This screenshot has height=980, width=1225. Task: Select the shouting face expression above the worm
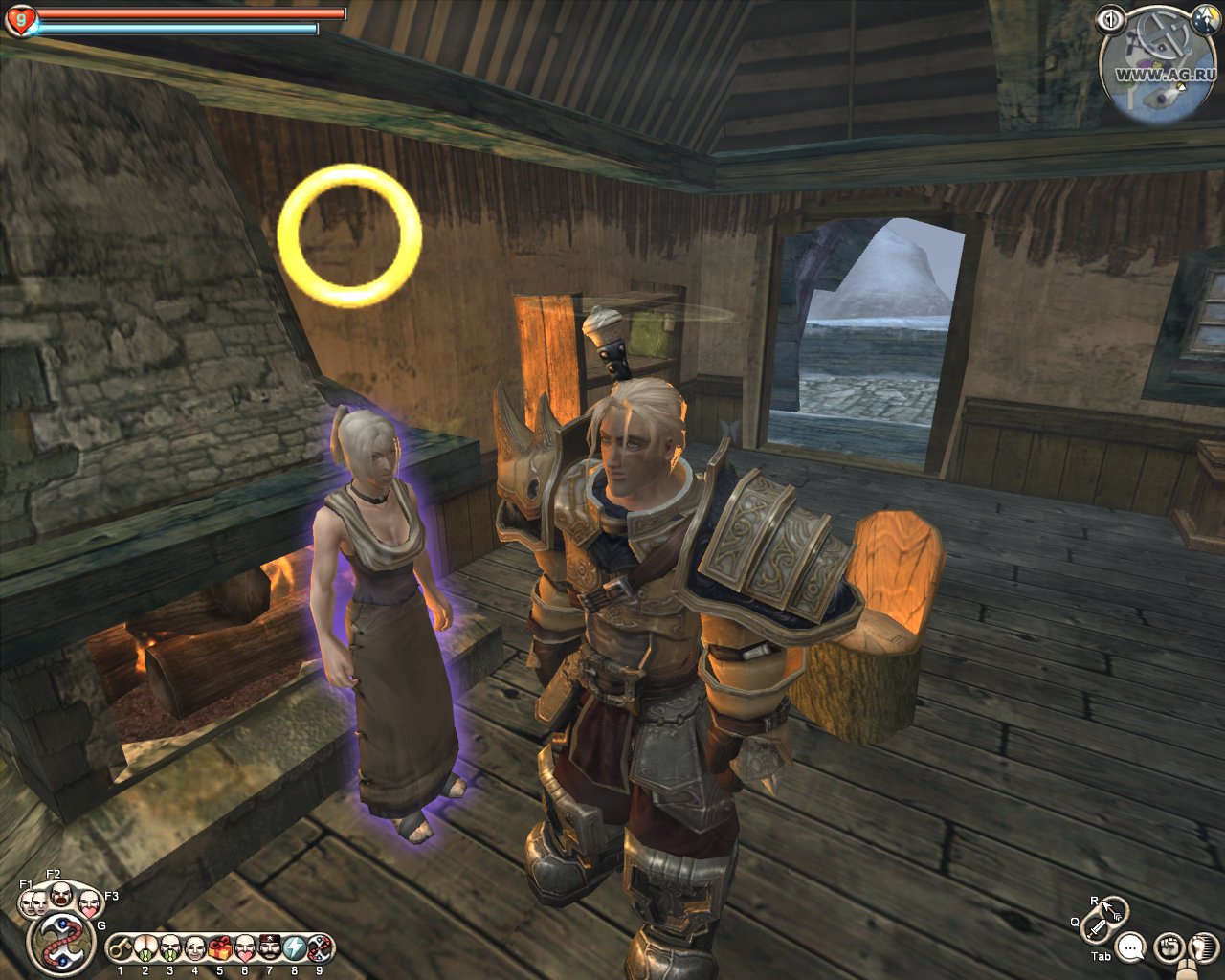pyautogui.click(x=60, y=896)
